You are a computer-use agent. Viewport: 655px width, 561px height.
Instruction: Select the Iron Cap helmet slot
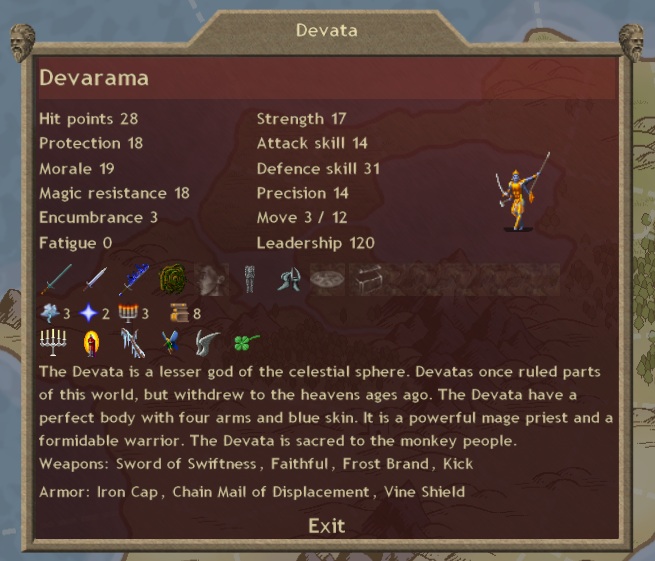coord(289,279)
